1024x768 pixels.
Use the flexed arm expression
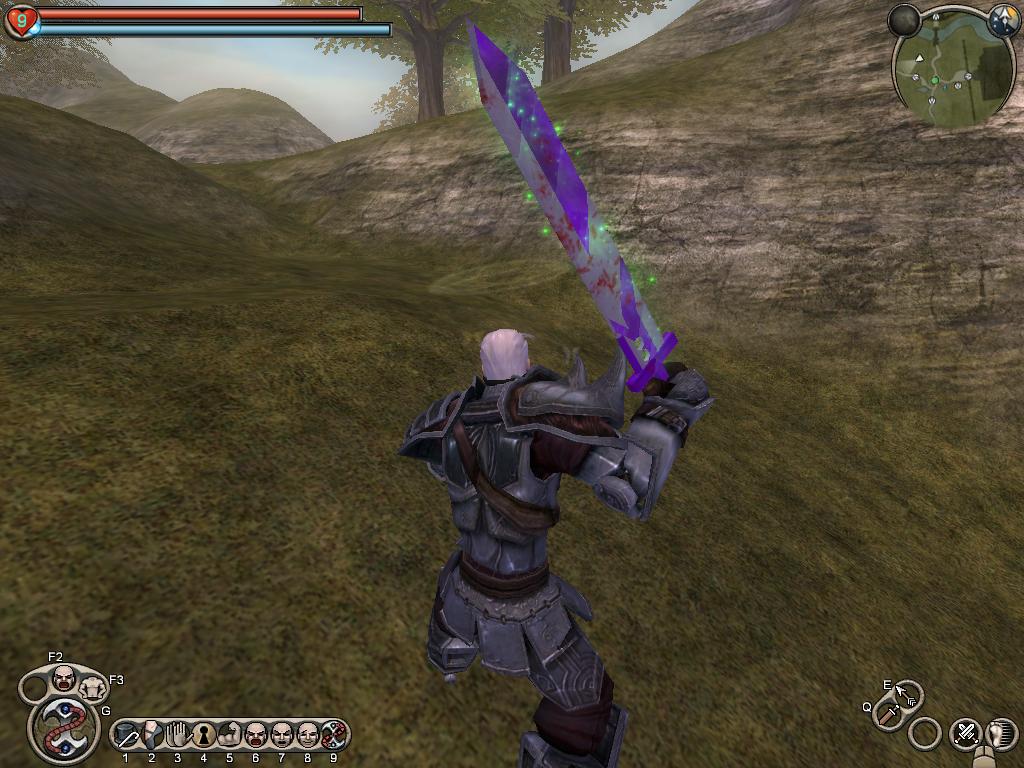point(229,736)
